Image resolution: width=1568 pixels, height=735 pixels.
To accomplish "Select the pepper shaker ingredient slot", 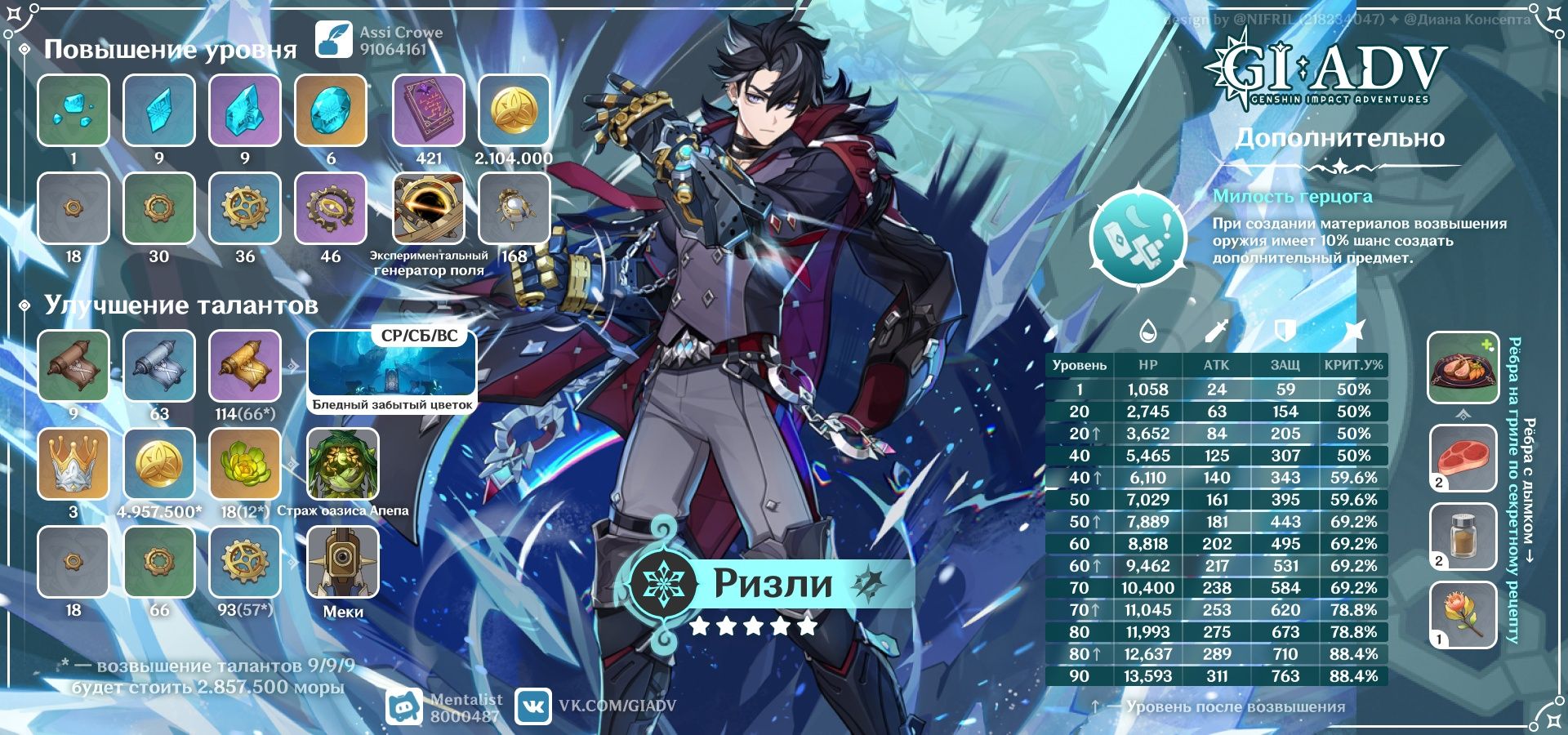I will click(x=1463, y=537).
